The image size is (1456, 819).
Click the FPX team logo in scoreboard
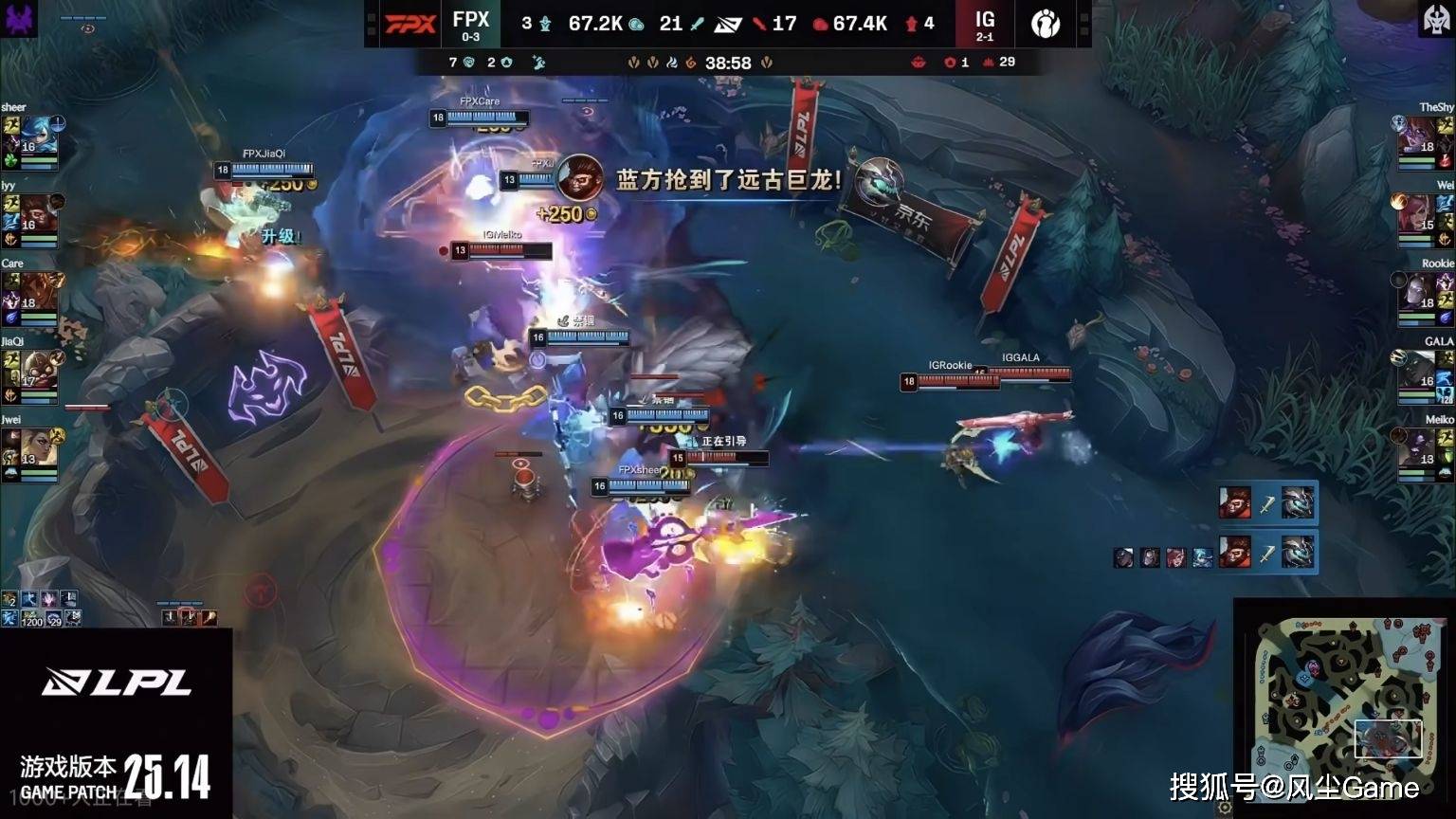(409, 24)
